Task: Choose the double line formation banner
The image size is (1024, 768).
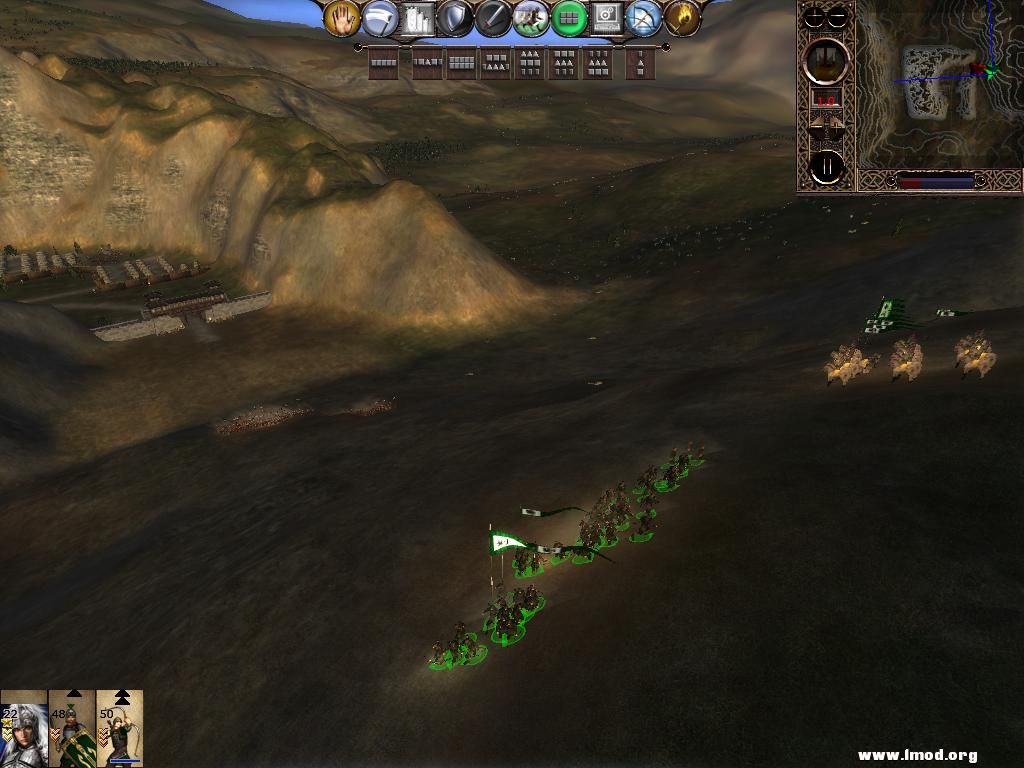Action: [461, 64]
